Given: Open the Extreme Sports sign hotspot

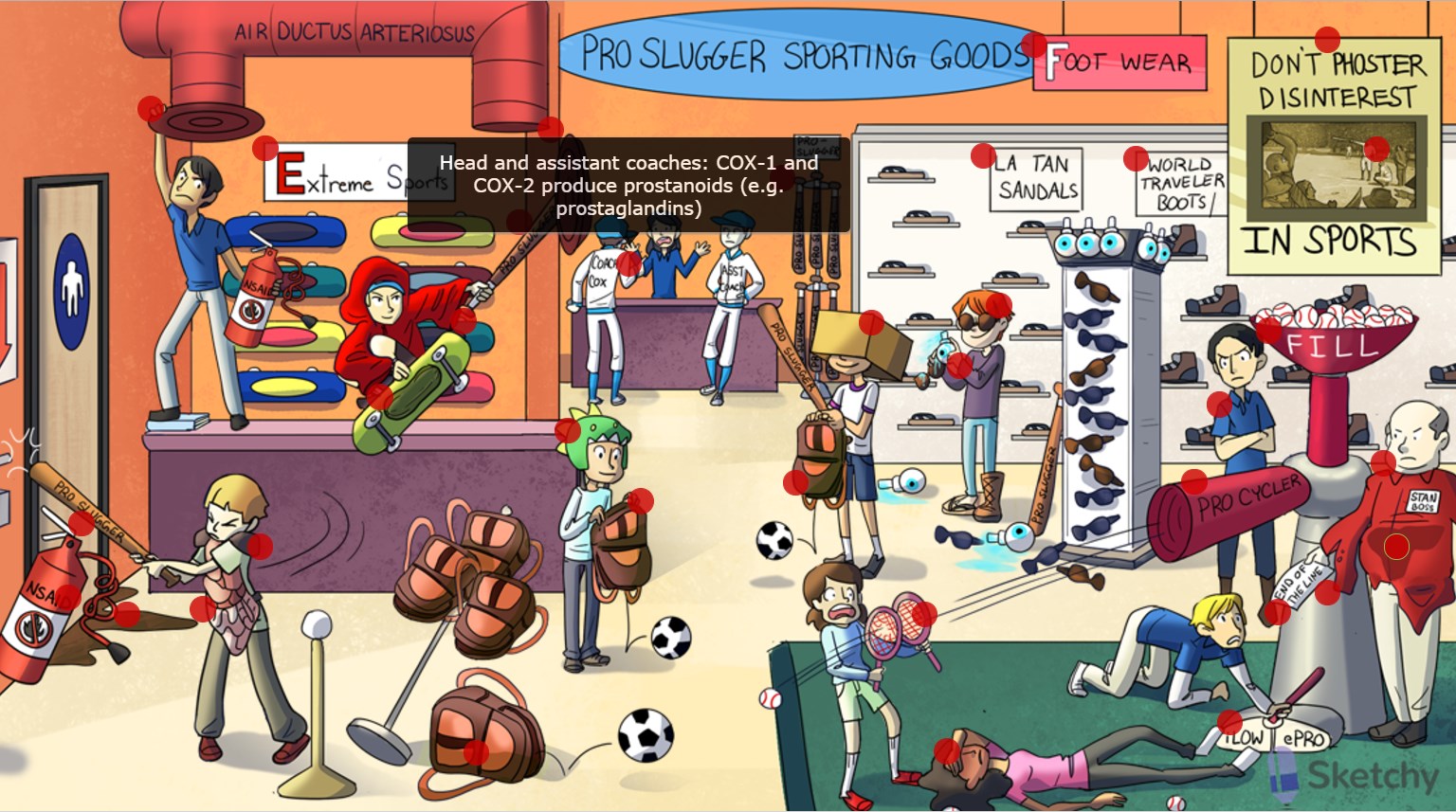Looking at the screenshot, I should (x=265, y=148).
